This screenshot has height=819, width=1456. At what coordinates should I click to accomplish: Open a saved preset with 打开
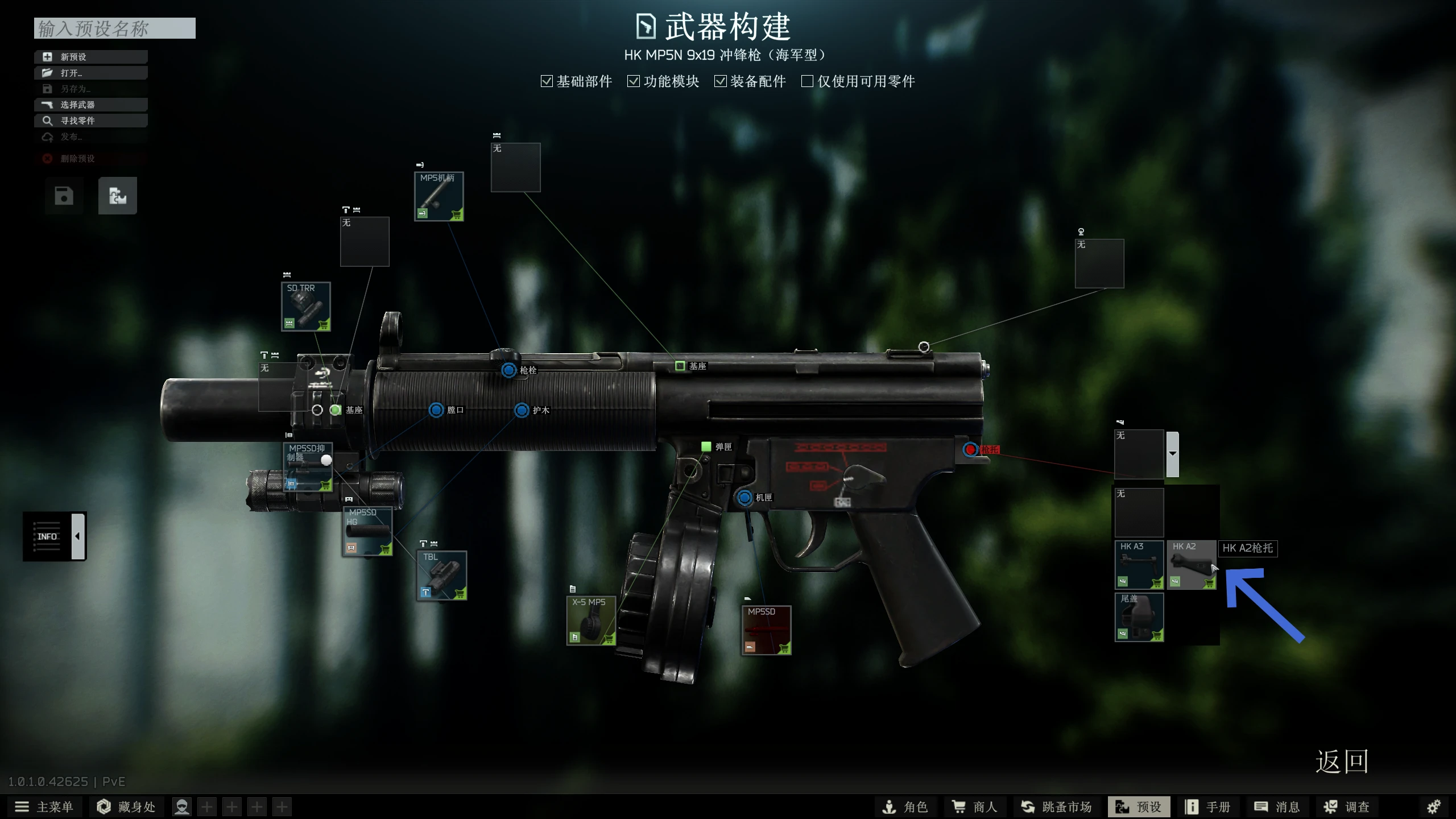point(91,73)
